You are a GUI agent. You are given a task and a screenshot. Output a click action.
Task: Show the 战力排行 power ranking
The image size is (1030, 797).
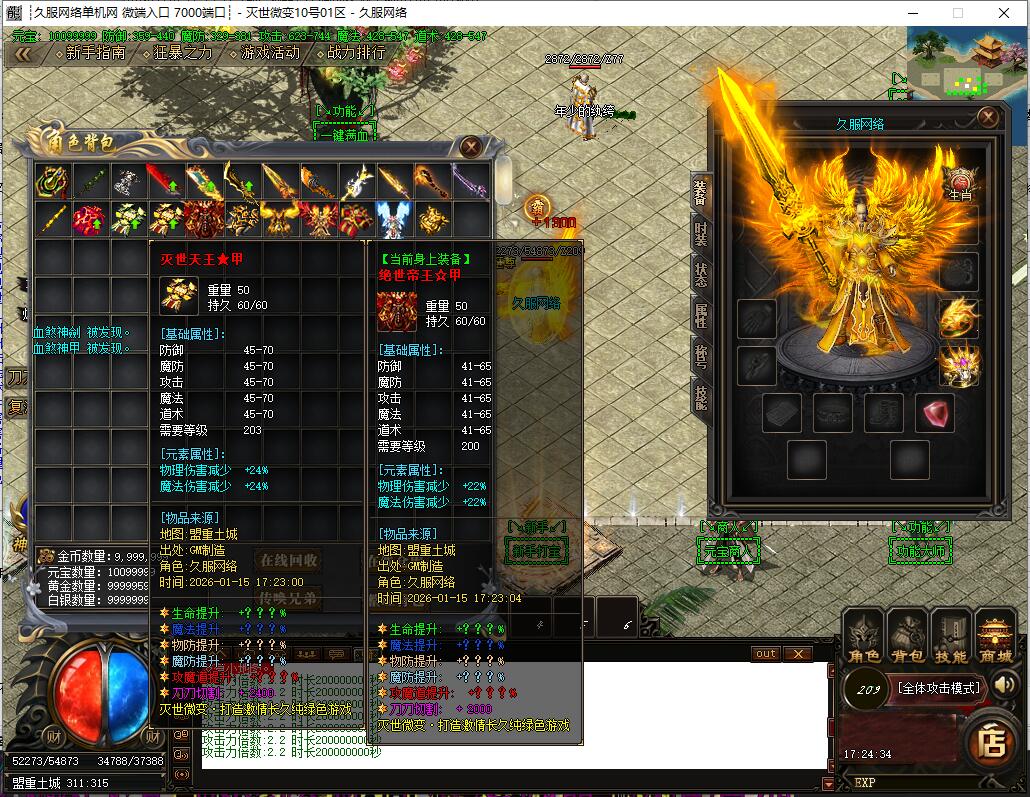[x=355, y=53]
